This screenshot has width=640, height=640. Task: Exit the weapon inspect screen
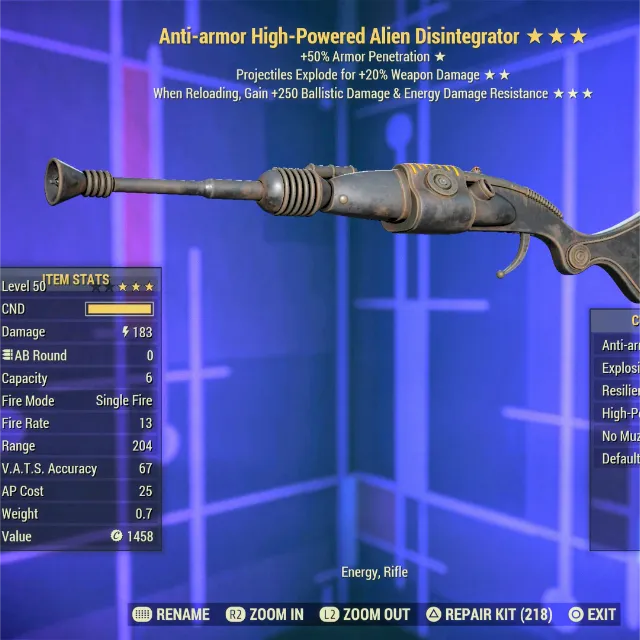[592, 614]
